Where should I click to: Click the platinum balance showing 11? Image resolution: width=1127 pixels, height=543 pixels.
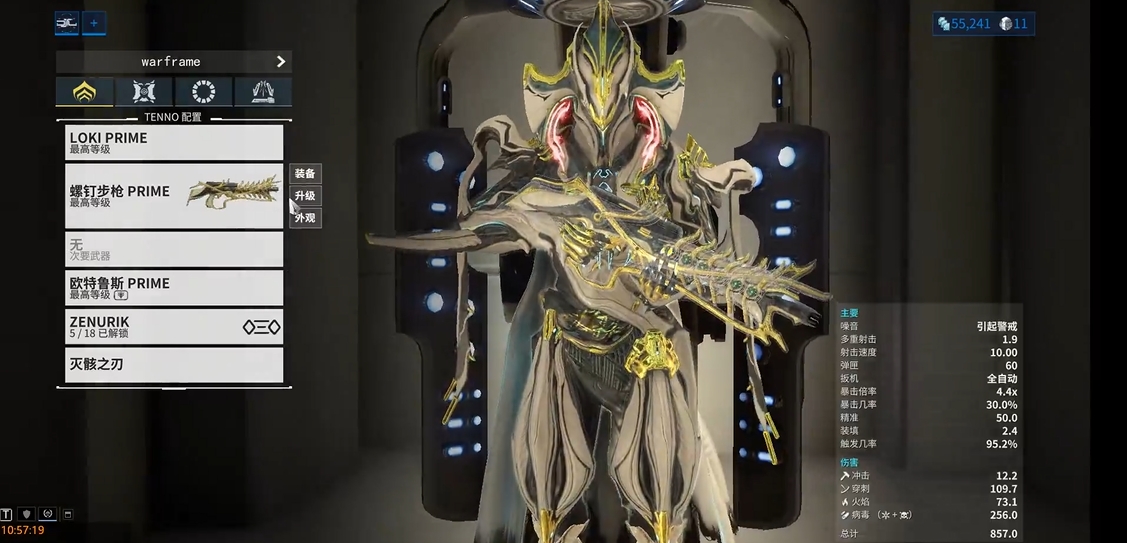pyautogui.click(x=1013, y=23)
